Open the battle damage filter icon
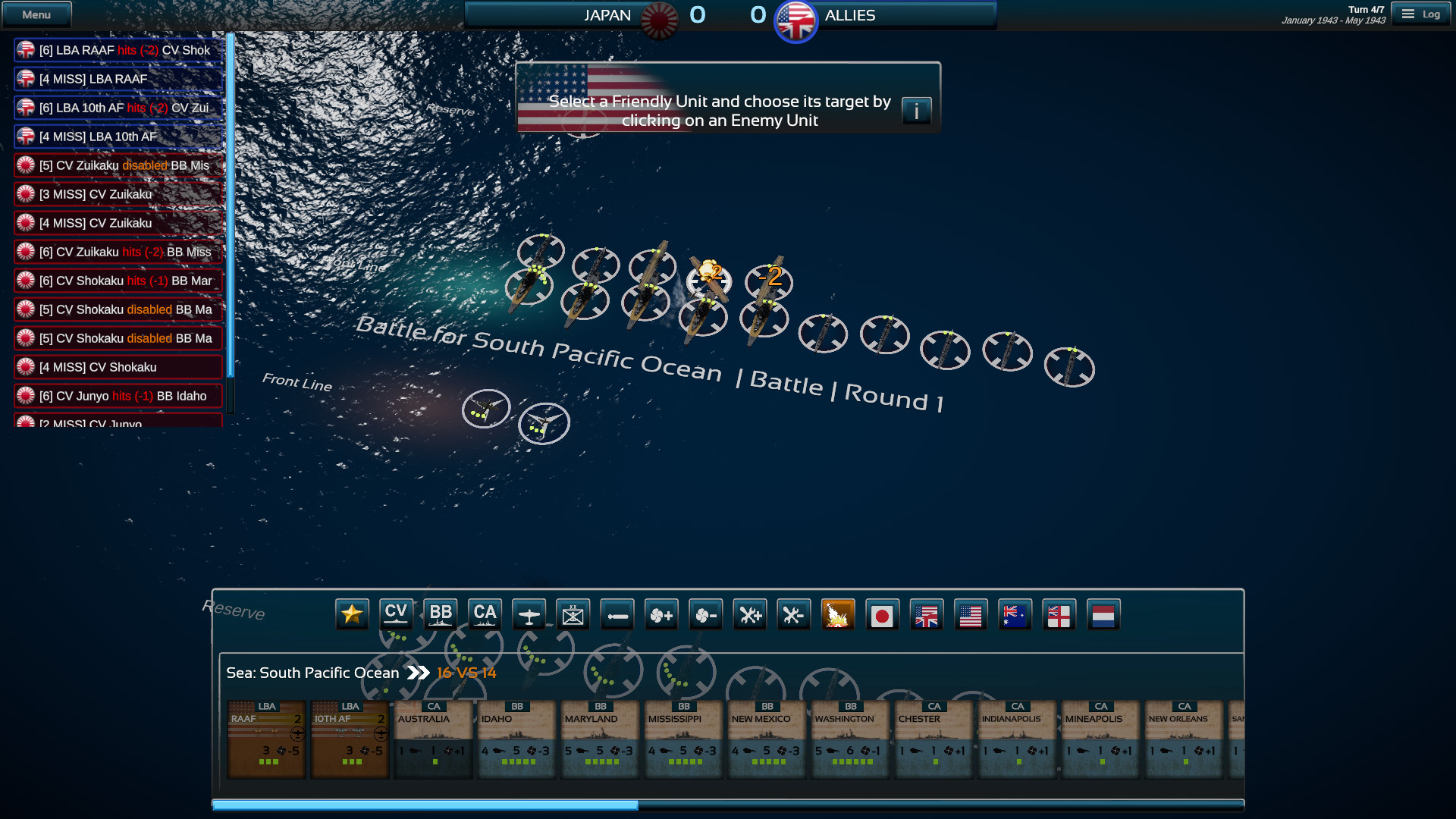 pyautogui.click(x=839, y=614)
